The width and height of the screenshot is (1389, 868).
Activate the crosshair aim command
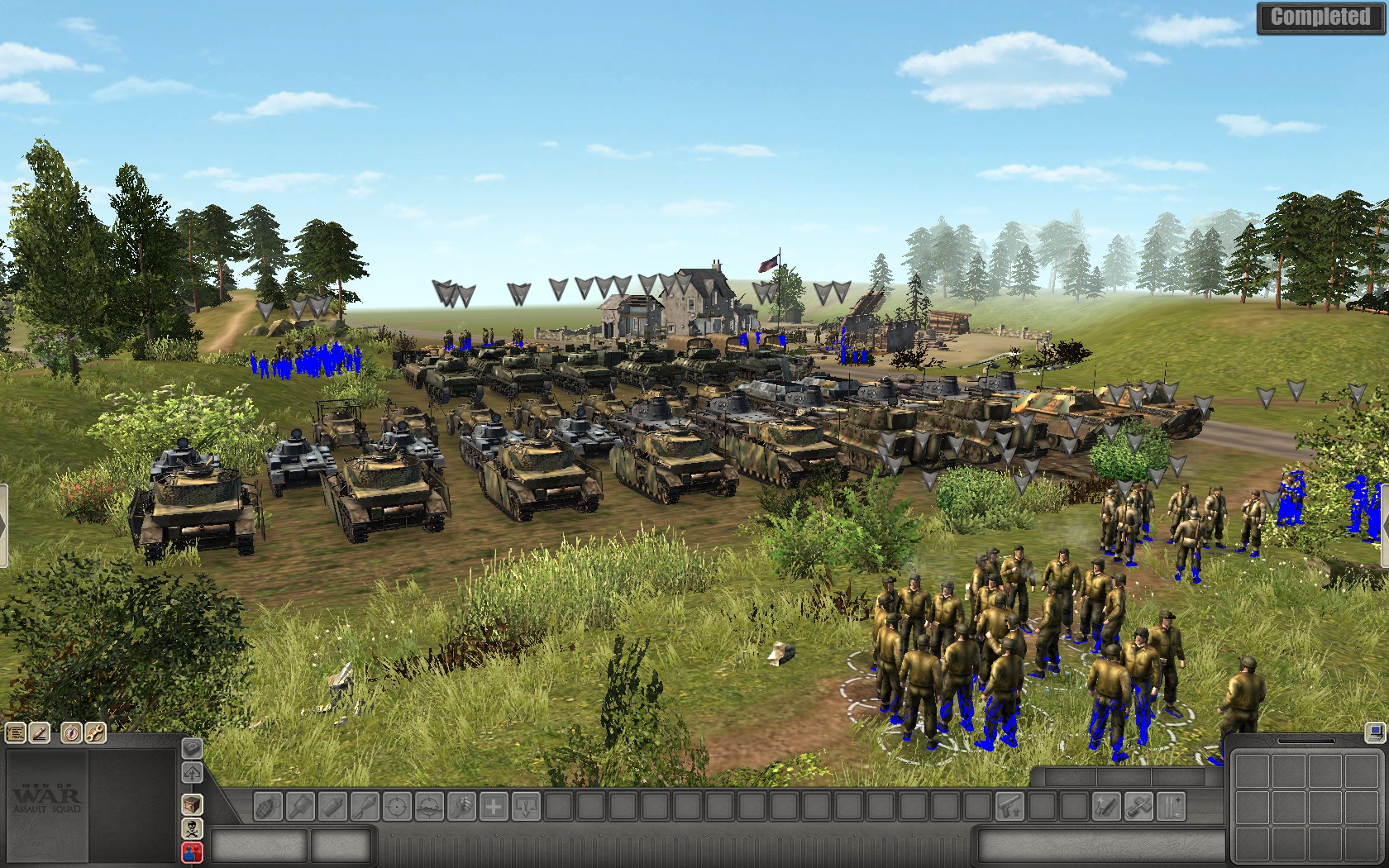[397, 806]
